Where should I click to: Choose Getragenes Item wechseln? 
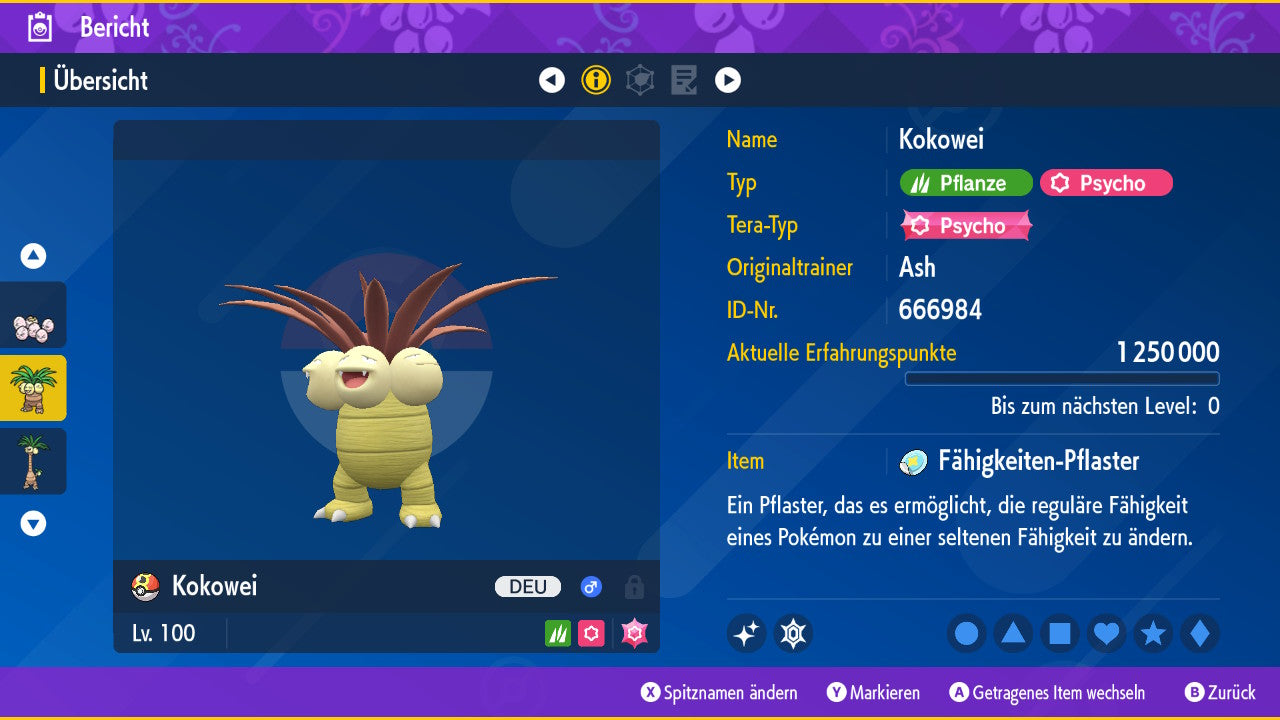(1048, 693)
